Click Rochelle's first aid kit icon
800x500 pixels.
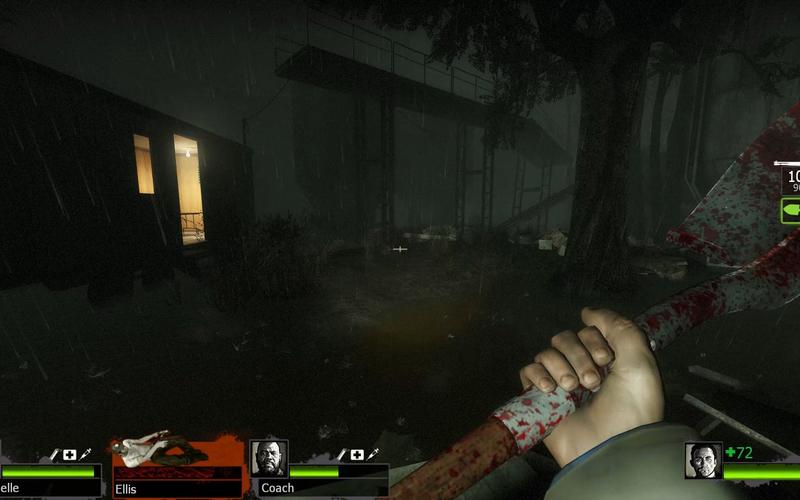point(69,455)
